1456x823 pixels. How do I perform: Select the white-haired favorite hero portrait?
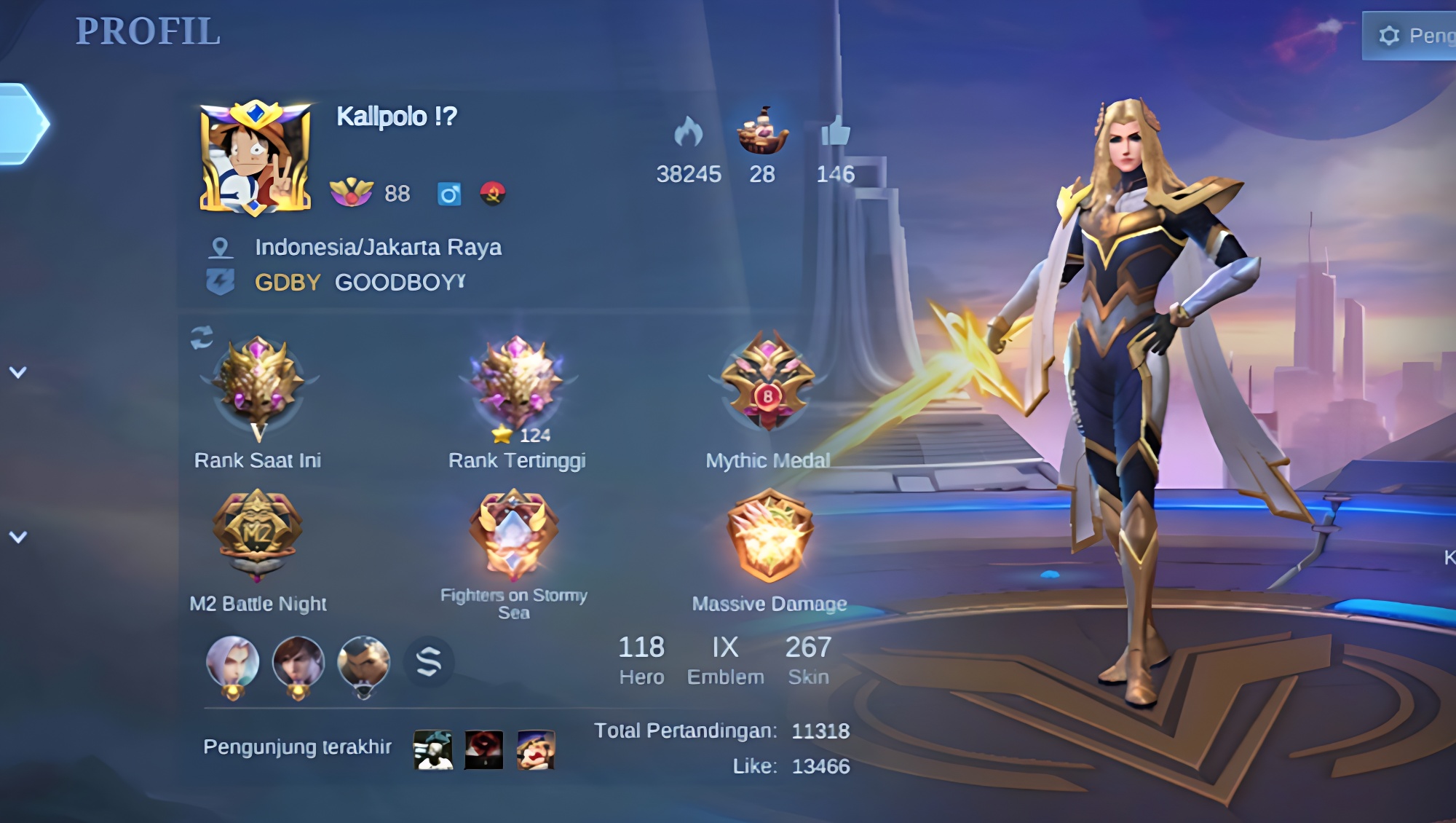233,663
